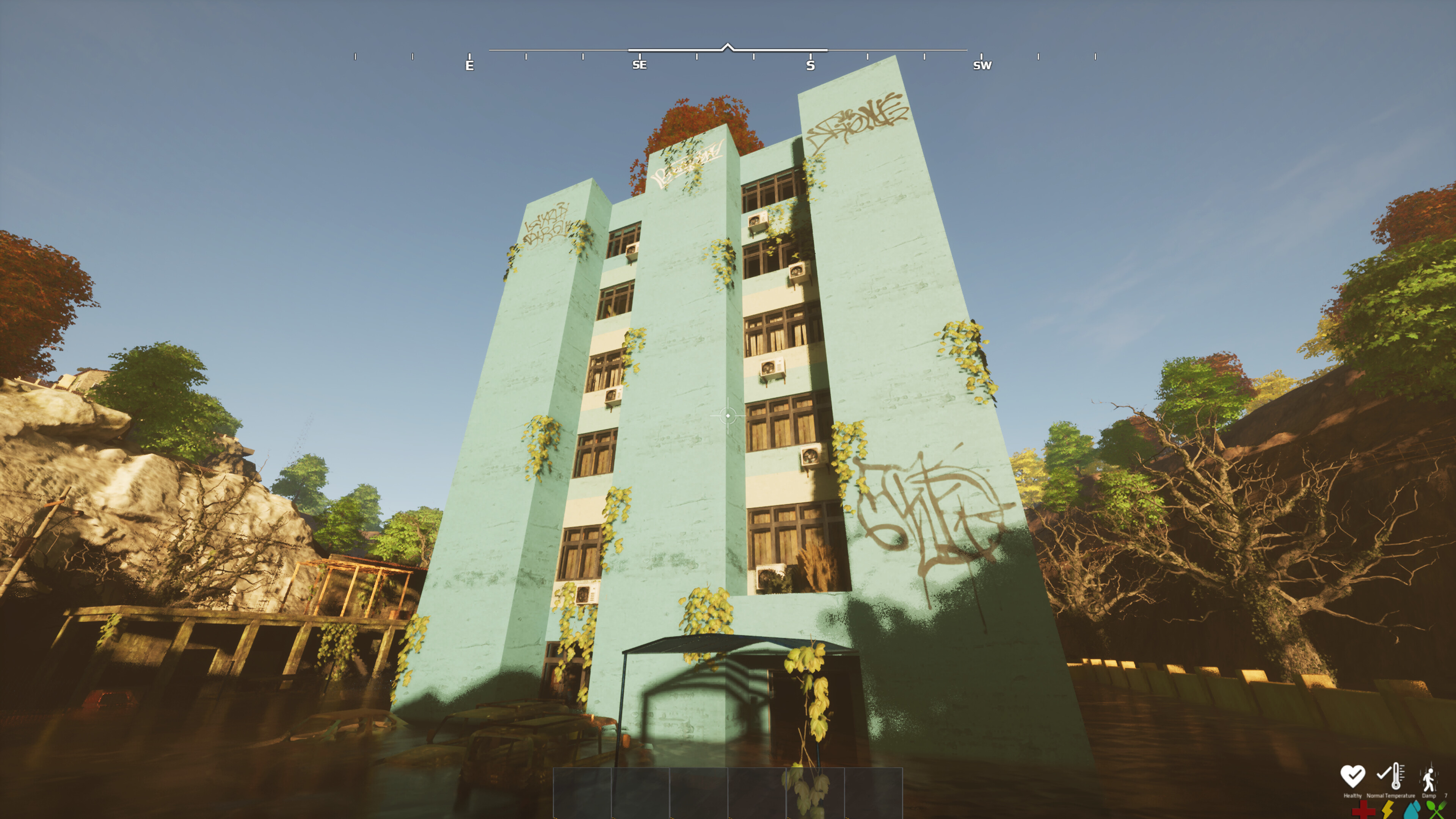
Task: Click the SW compass direction label
Action: 982,66
